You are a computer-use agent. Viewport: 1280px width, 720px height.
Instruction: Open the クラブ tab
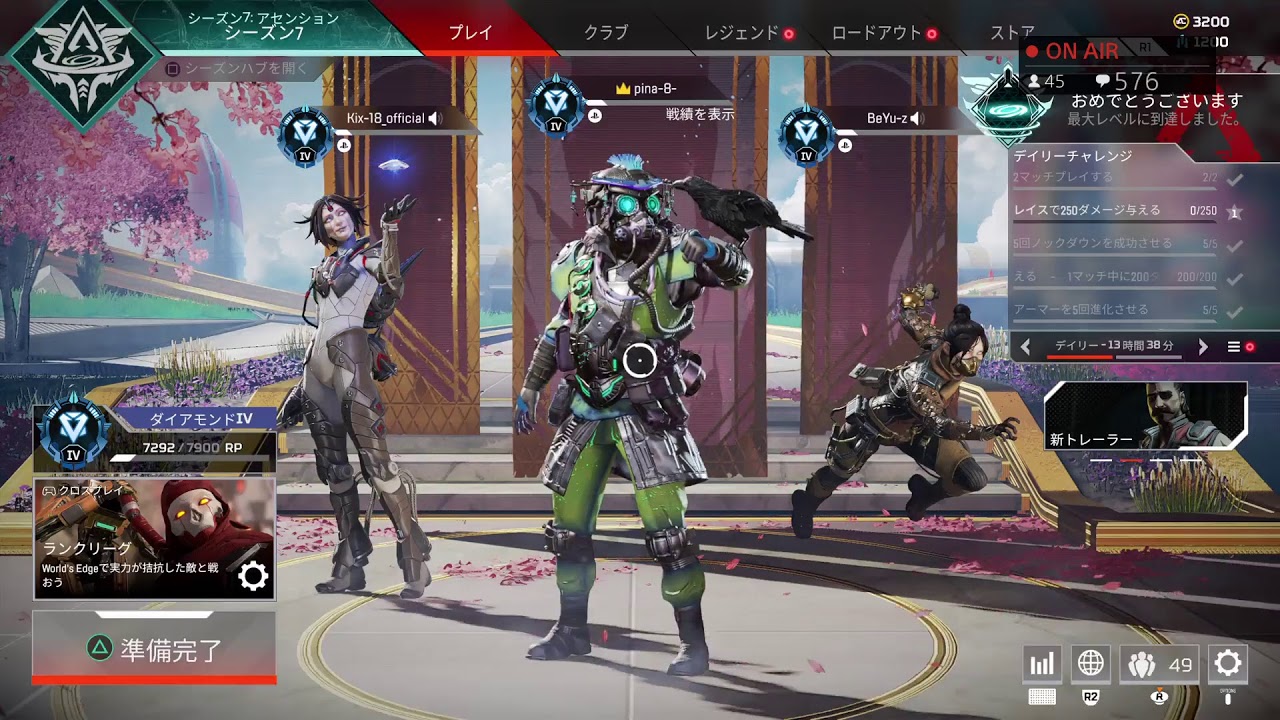pos(606,32)
